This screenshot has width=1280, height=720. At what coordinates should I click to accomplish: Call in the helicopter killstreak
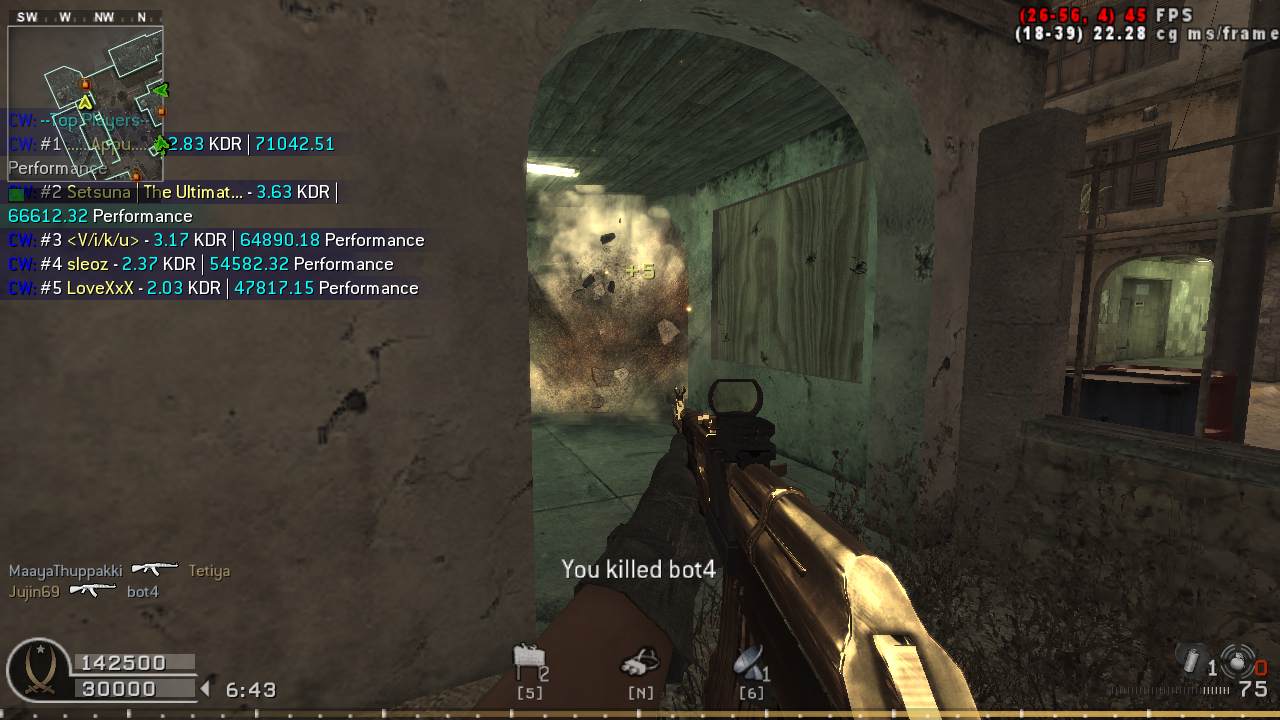click(x=640, y=661)
